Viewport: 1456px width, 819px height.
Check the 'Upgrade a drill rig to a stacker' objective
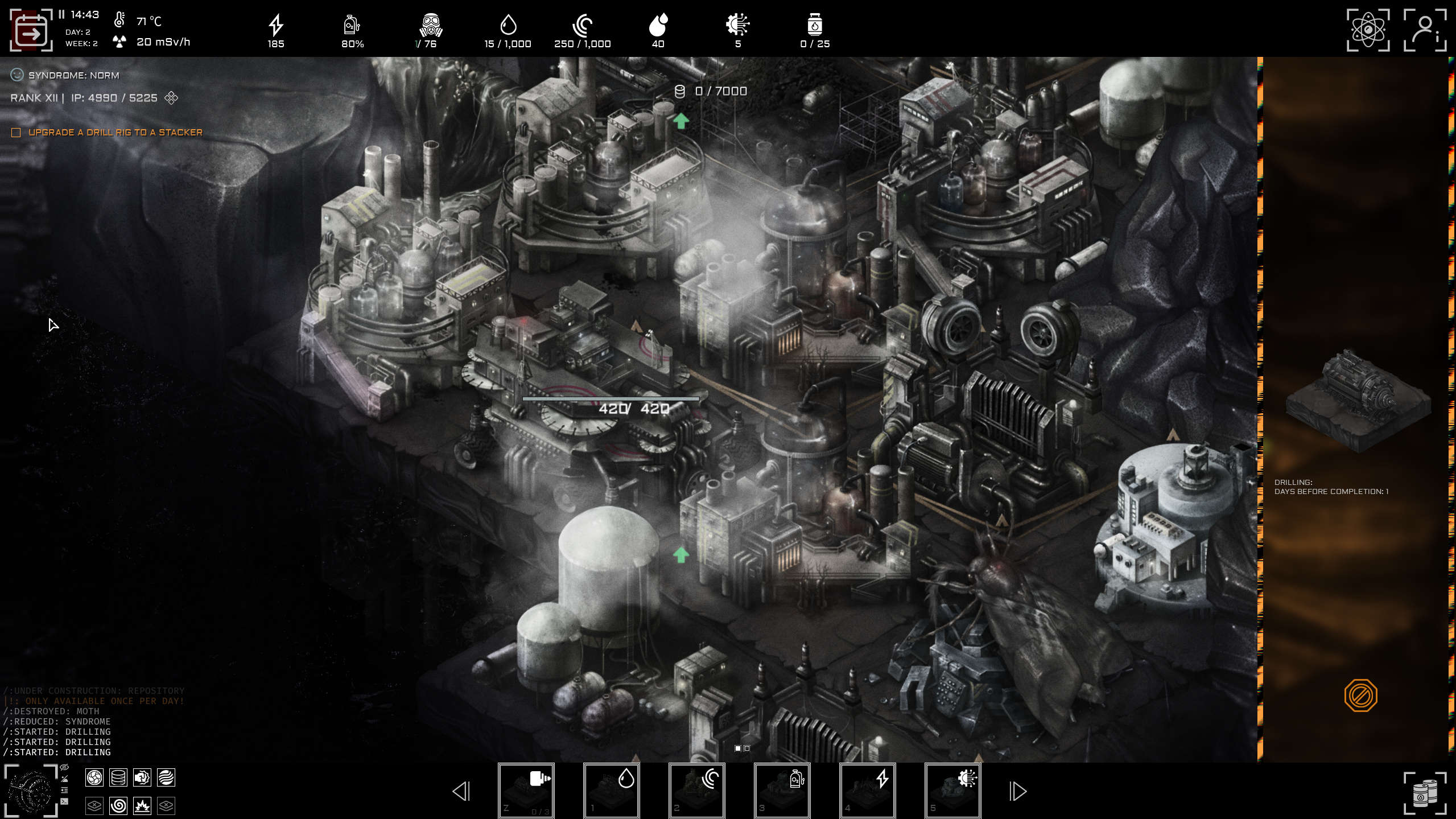(15, 131)
